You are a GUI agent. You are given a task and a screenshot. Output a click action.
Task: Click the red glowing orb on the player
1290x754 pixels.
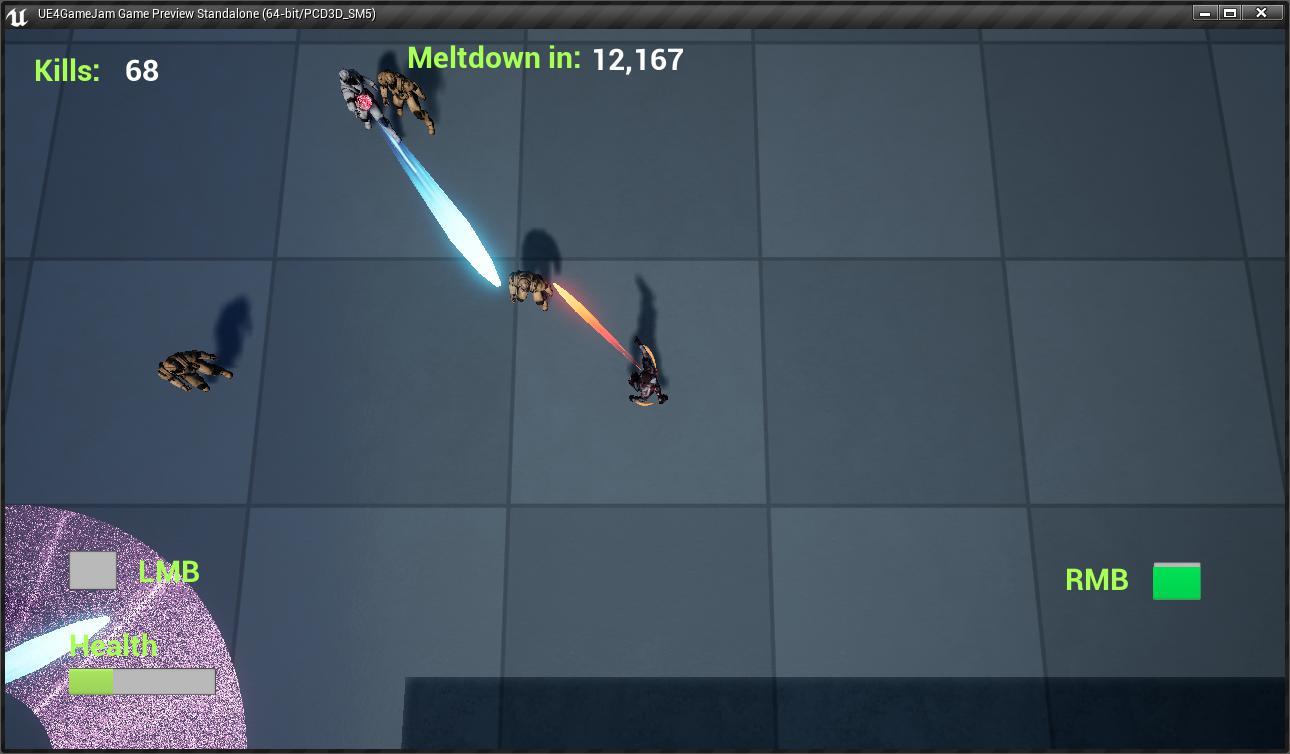pos(362,100)
